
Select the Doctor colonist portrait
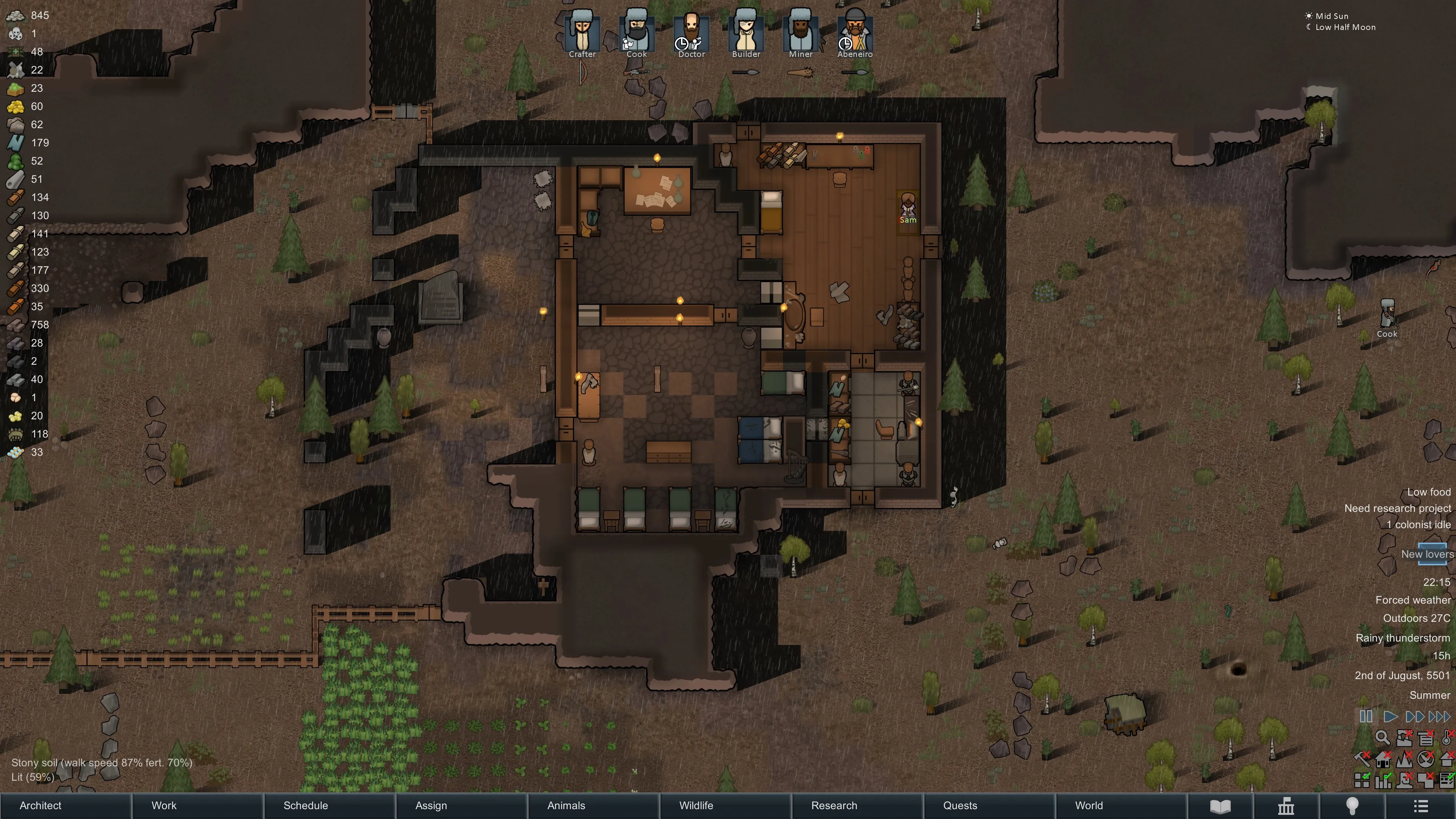[x=691, y=33]
